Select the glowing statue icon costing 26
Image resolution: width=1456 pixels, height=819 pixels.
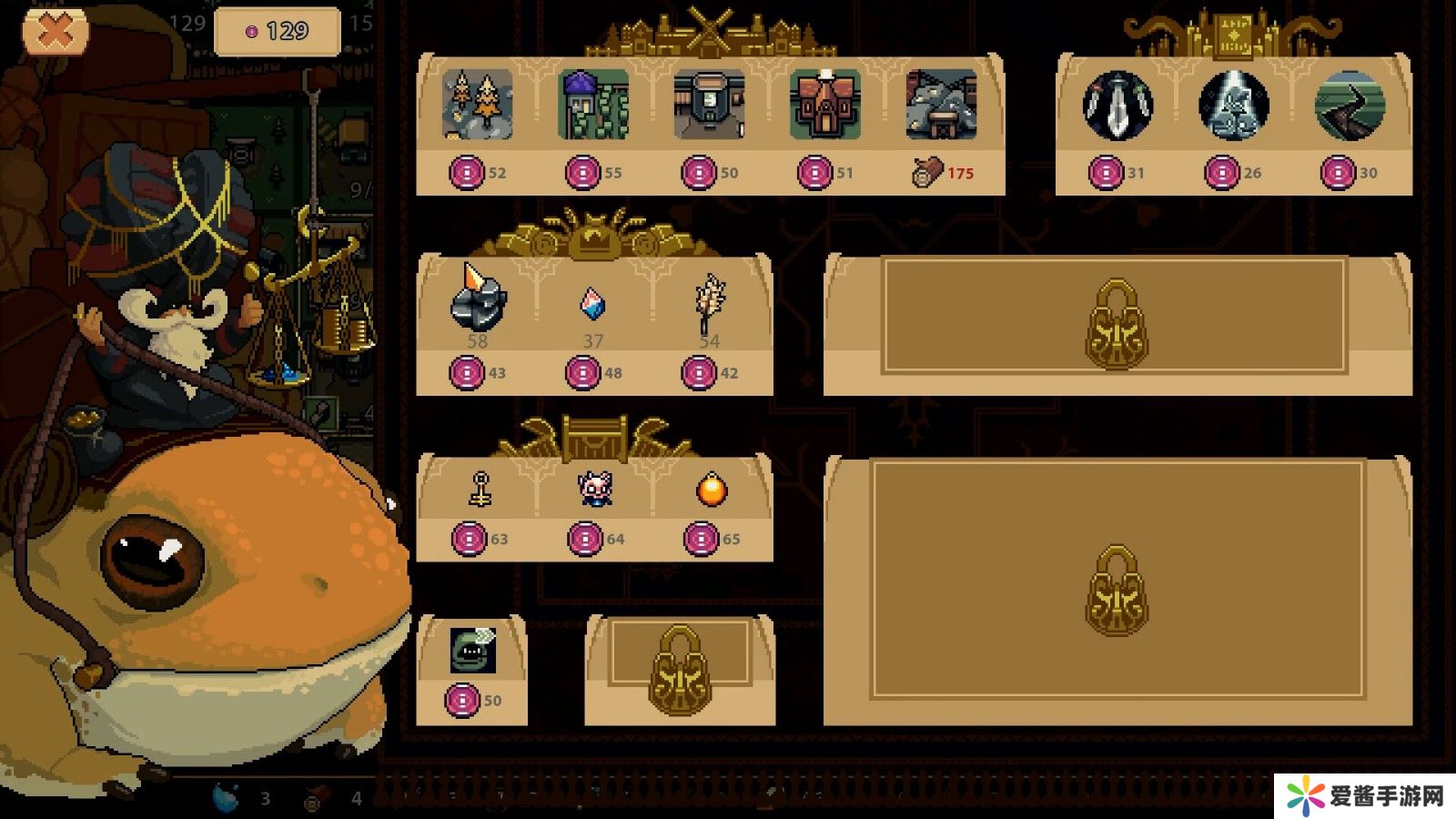[x=1233, y=105]
